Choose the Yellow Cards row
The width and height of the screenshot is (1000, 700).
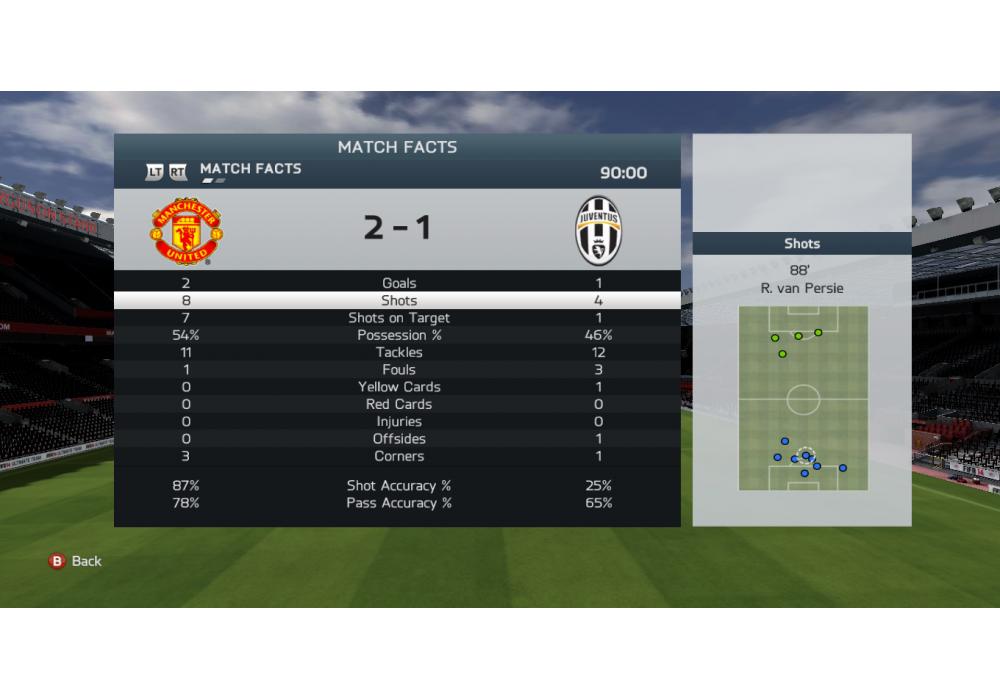(x=398, y=387)
